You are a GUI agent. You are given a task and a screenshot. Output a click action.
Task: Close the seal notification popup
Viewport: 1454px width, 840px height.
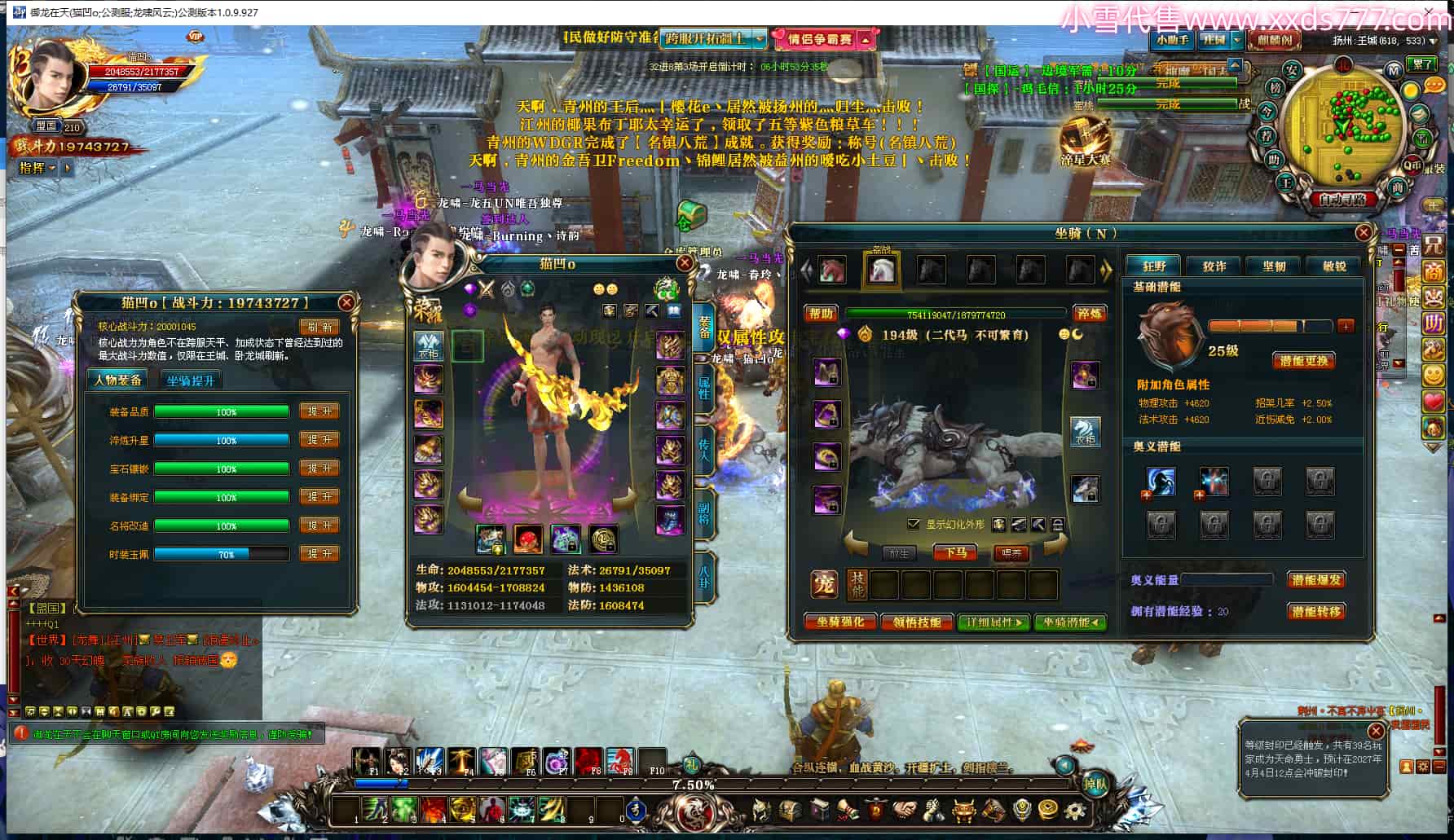1376,731
